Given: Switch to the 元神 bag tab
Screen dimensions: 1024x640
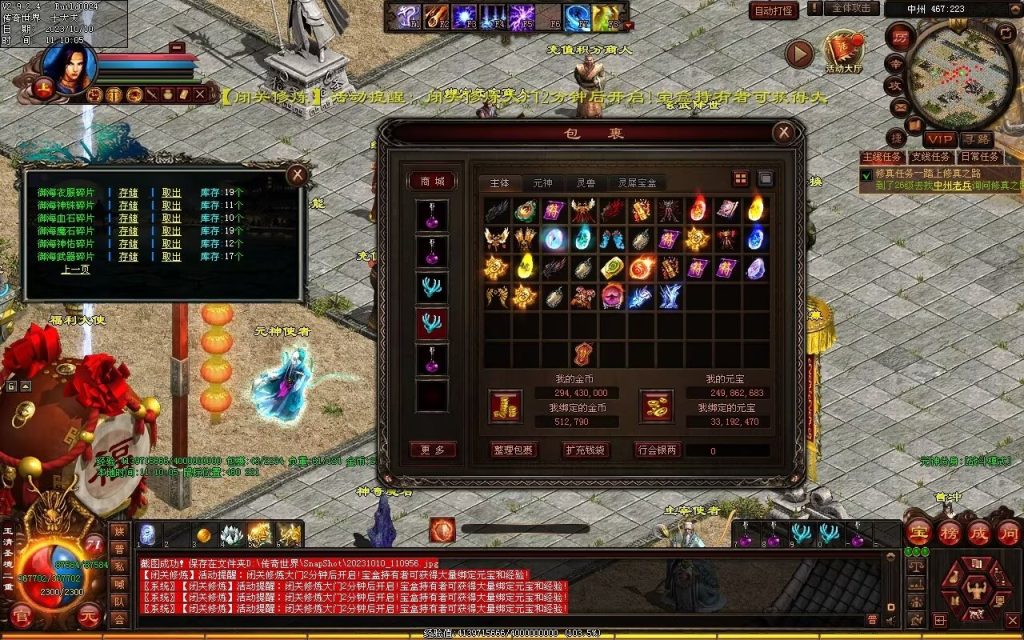Looking at the screenshot, I should point(542,183).
